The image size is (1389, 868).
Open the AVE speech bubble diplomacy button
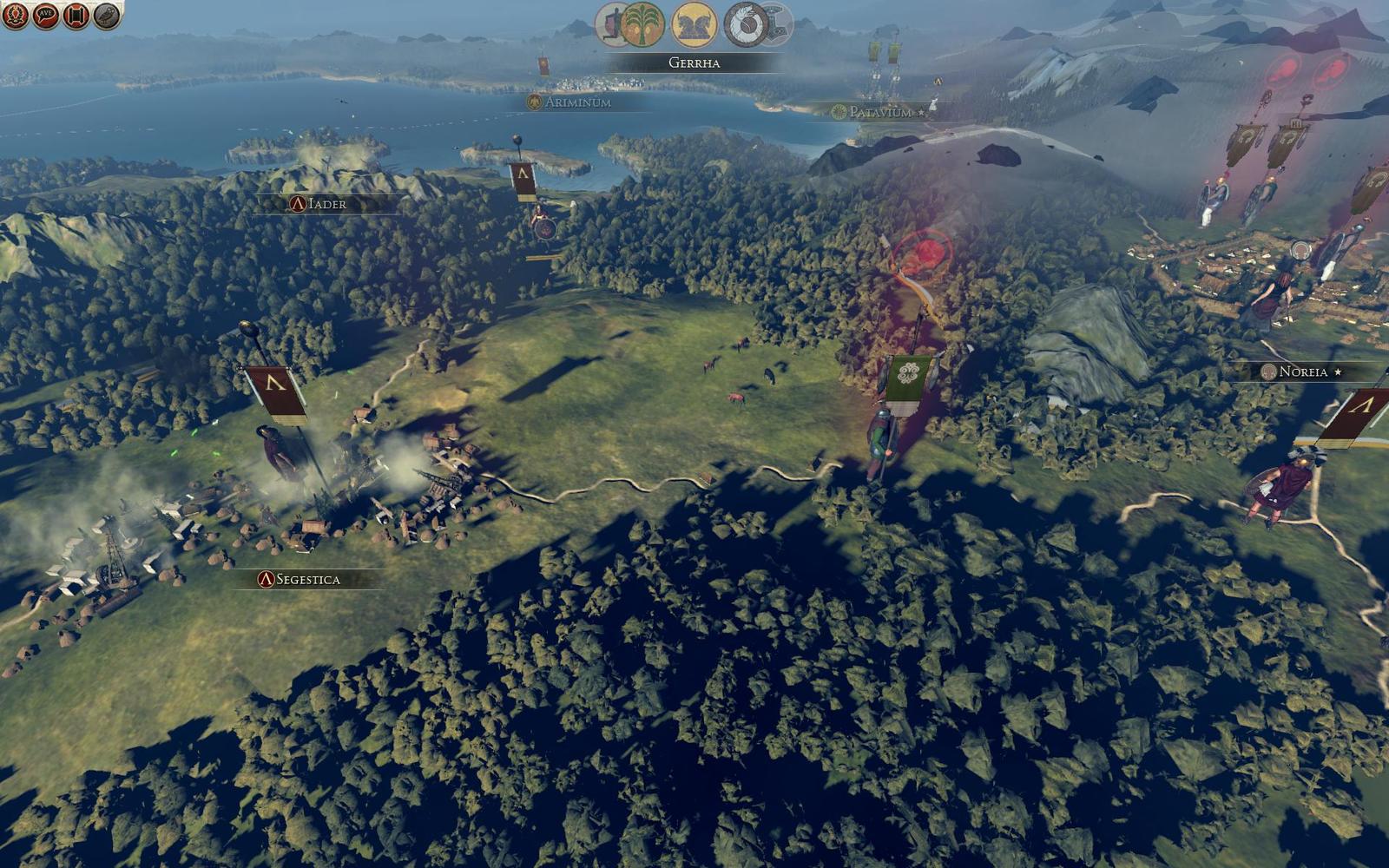(46, 15)
